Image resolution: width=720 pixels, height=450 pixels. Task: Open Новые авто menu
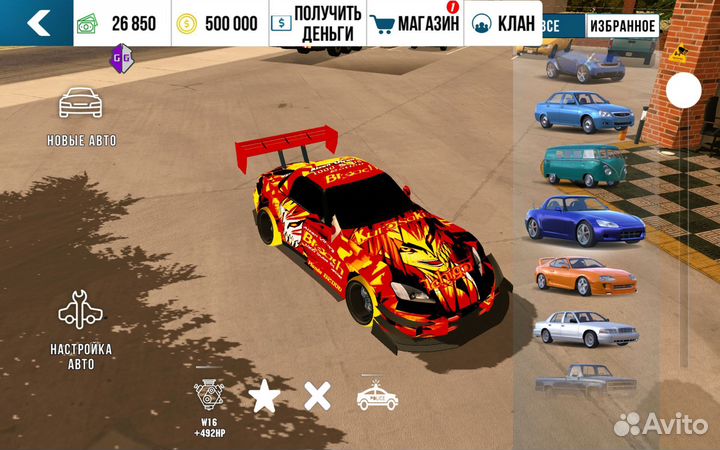81,116
